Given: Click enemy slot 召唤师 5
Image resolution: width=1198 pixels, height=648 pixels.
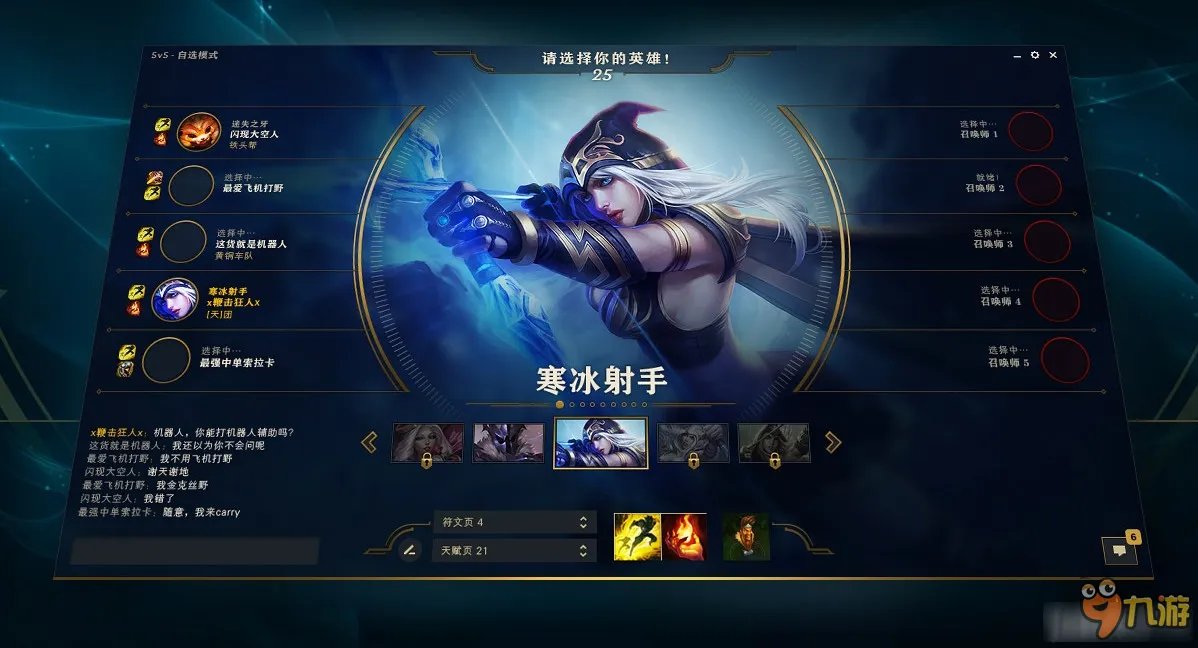Looking at the screenshot, I should tap(1064, 360).
